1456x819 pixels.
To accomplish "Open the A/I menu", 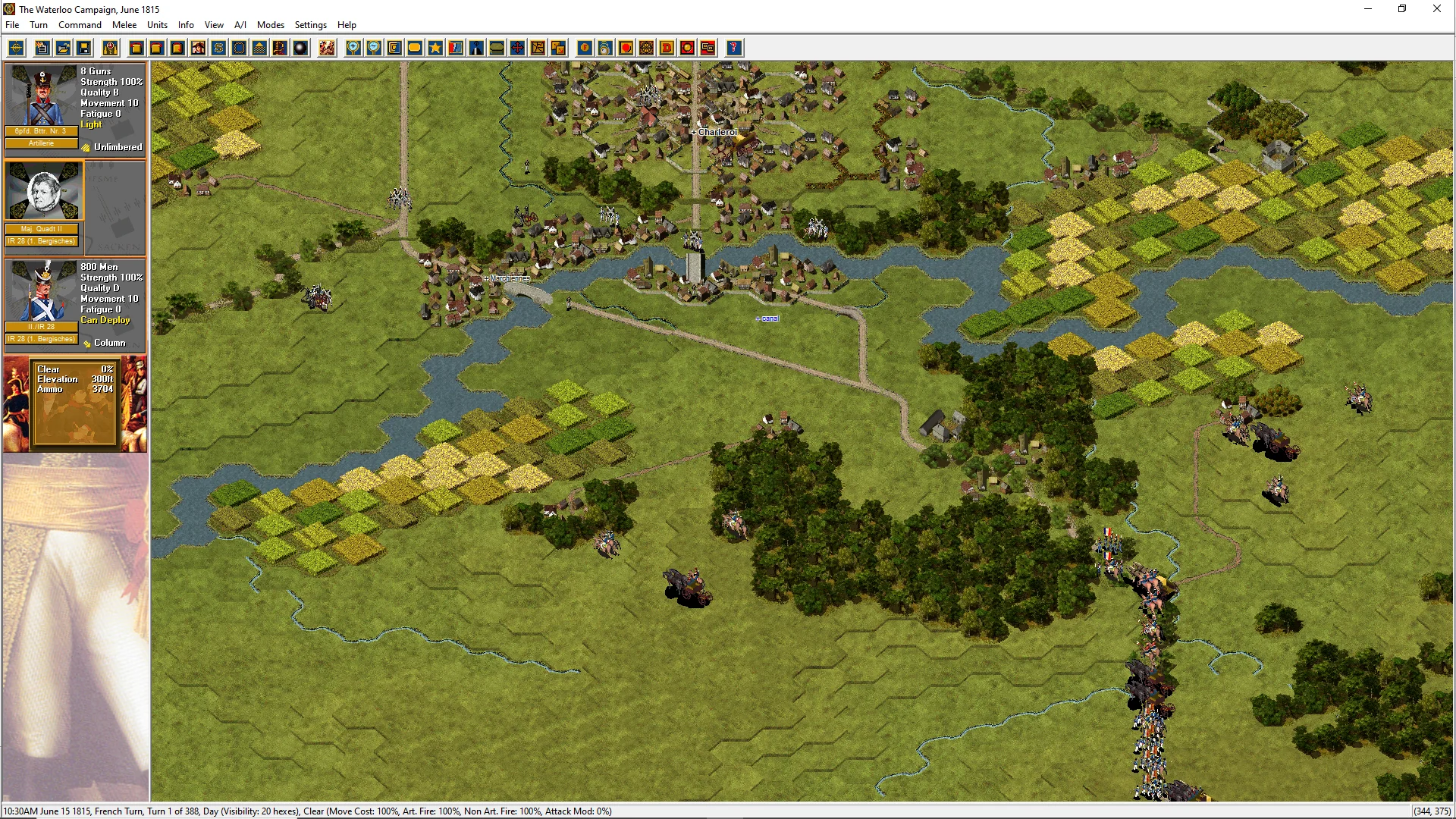I will [x=240, y=25].
